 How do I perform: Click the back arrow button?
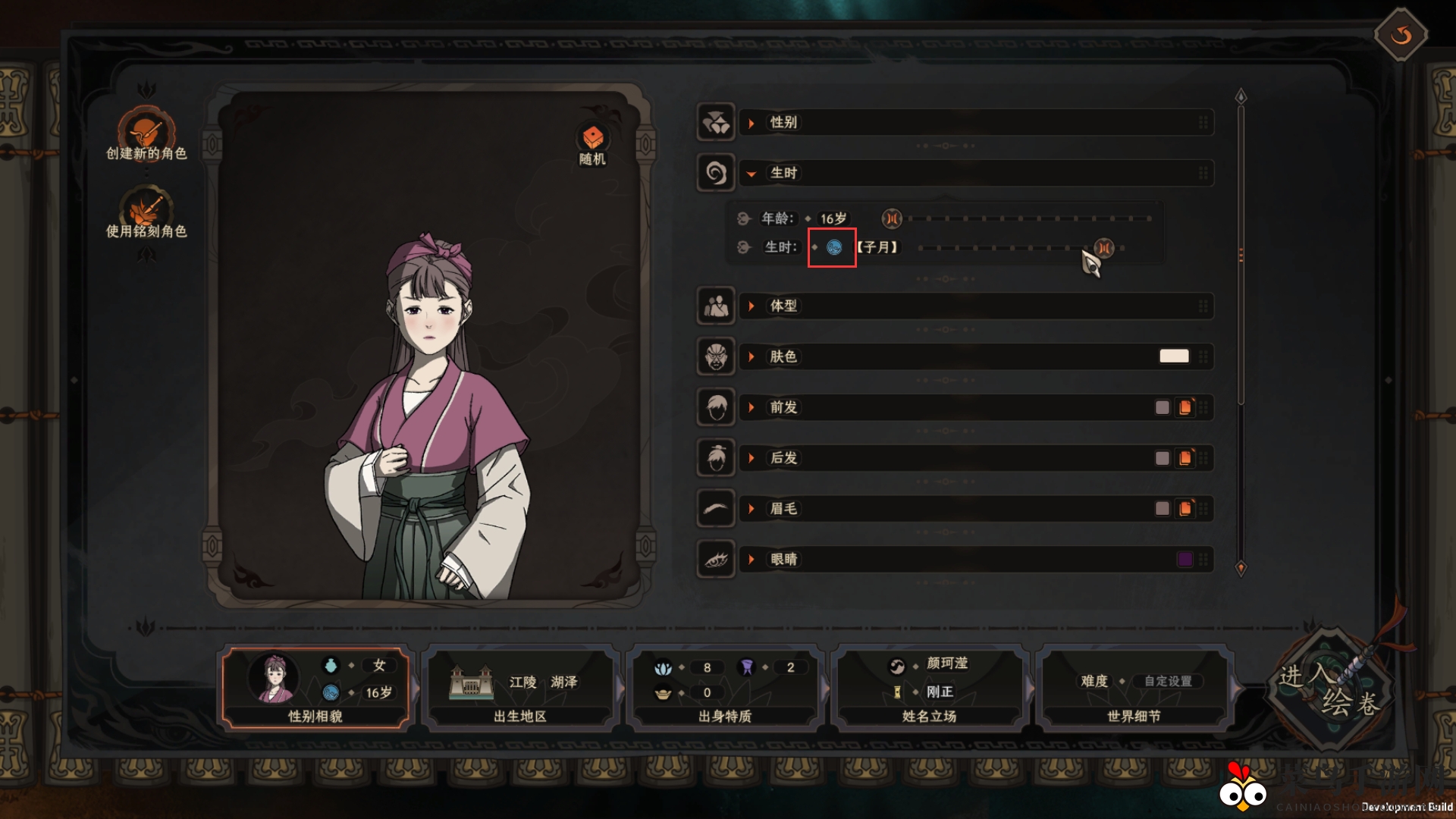[1401, 35]
